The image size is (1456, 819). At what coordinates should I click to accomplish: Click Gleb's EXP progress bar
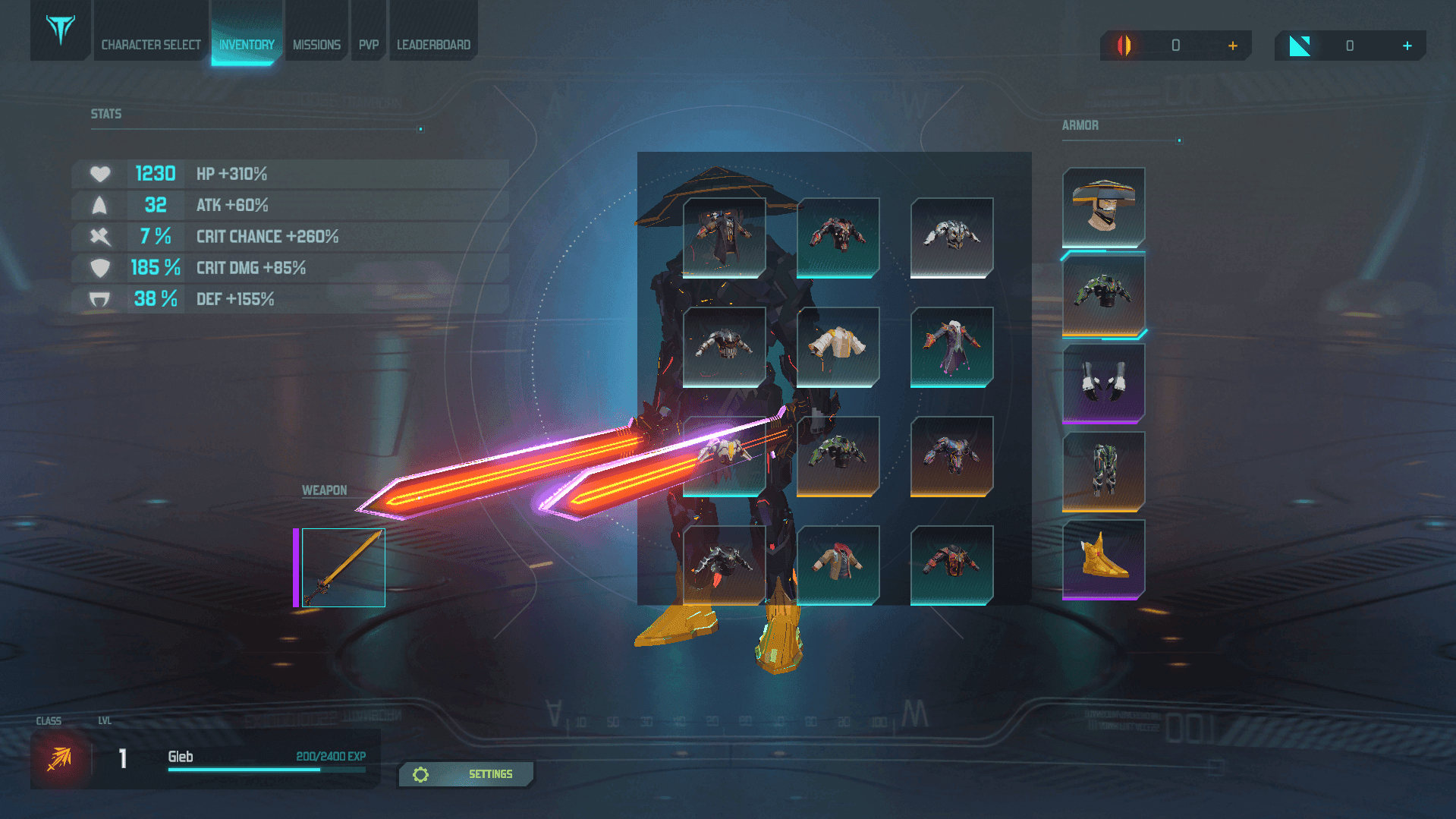[x=266, y=768]
